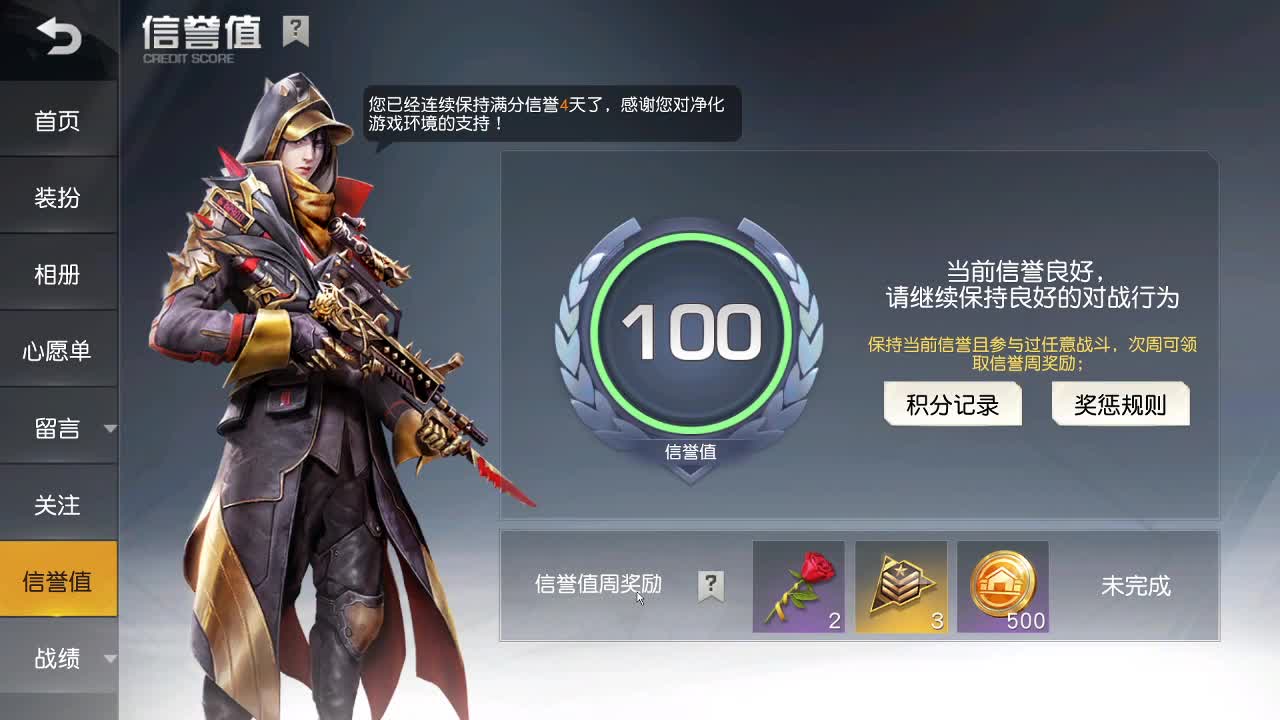Image resolution: width=1280 pixels, height=720 pixels.
Task: Activate the 心愿单 sidebar item
Action: coord(59,350)
